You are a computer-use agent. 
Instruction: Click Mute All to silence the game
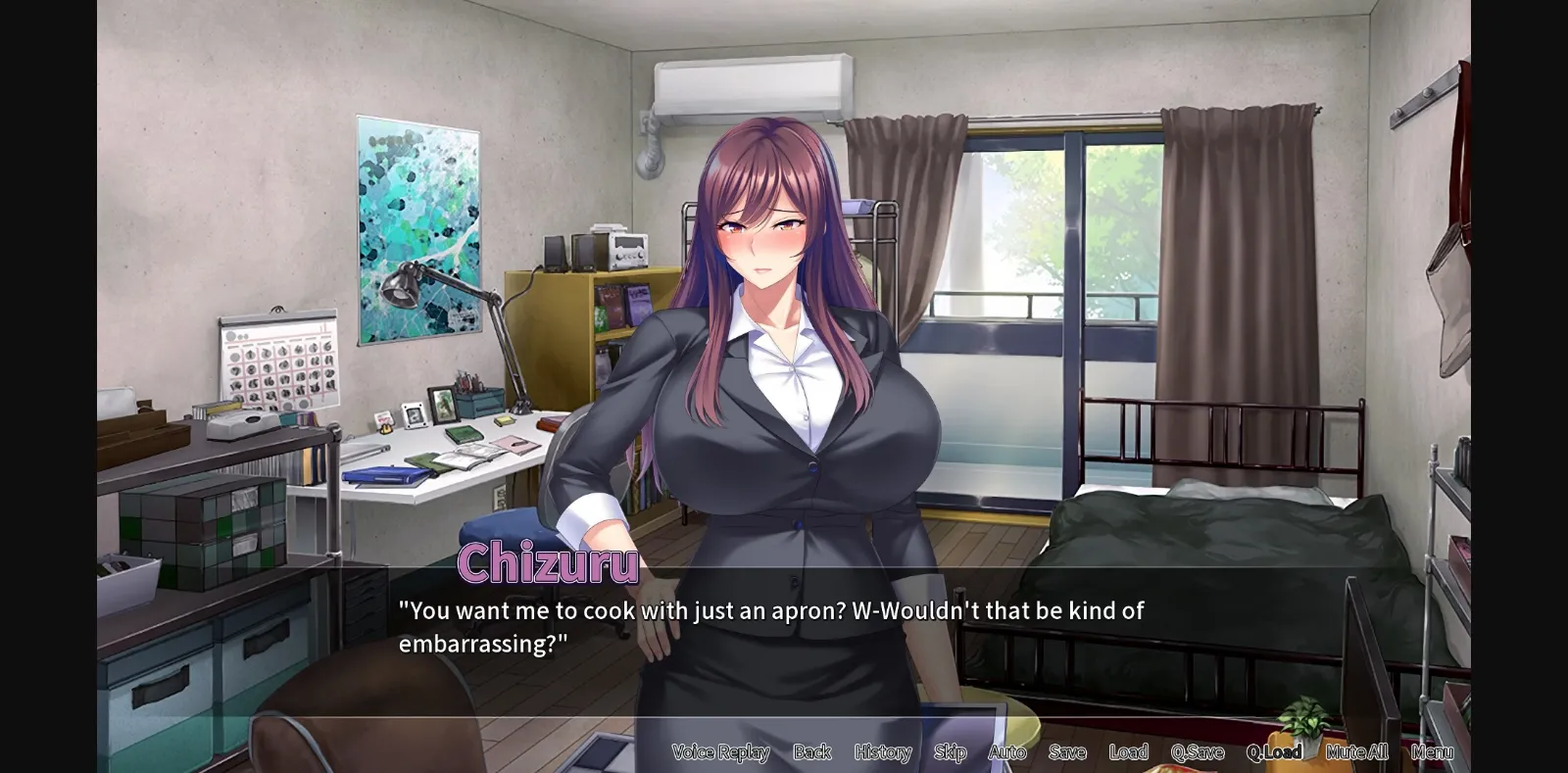pyautogui.click(x=1357, y=751)
